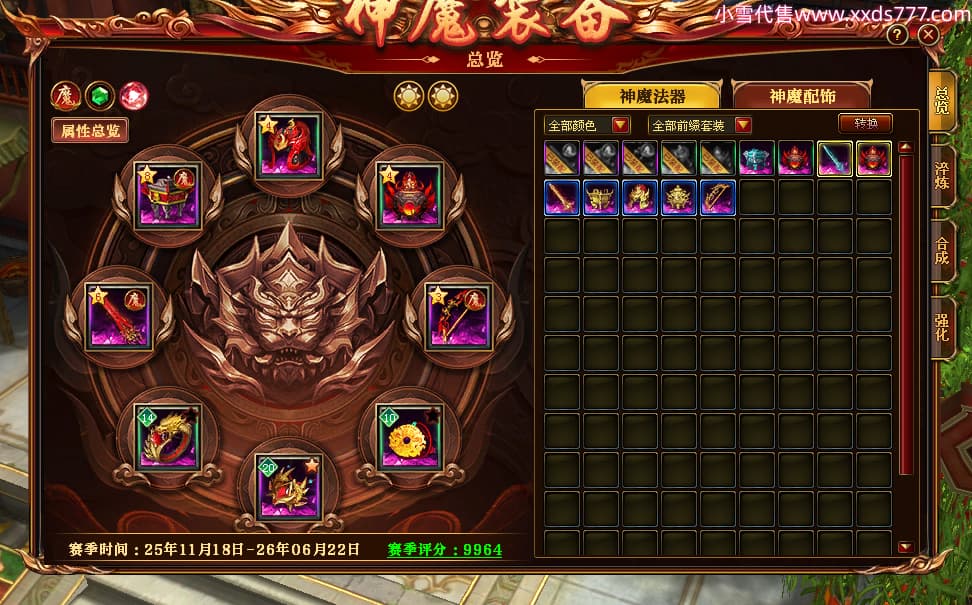
Task: Select the equipped red dragon helmet slot
Action: click(288, 146)
